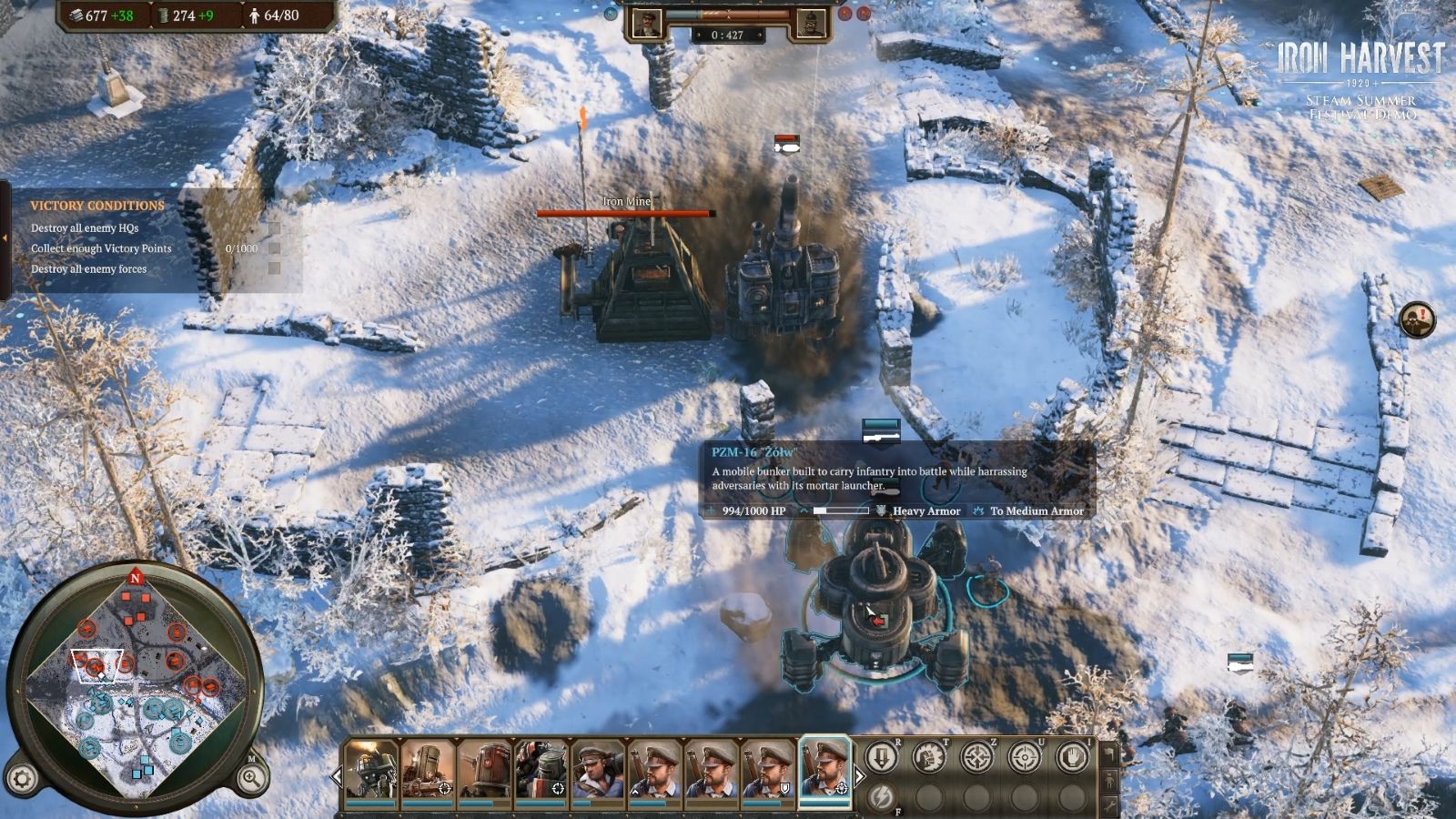Click the right enemy commander portrait
Viewport: 1456px width, 819px height.
tap(811, 24)
